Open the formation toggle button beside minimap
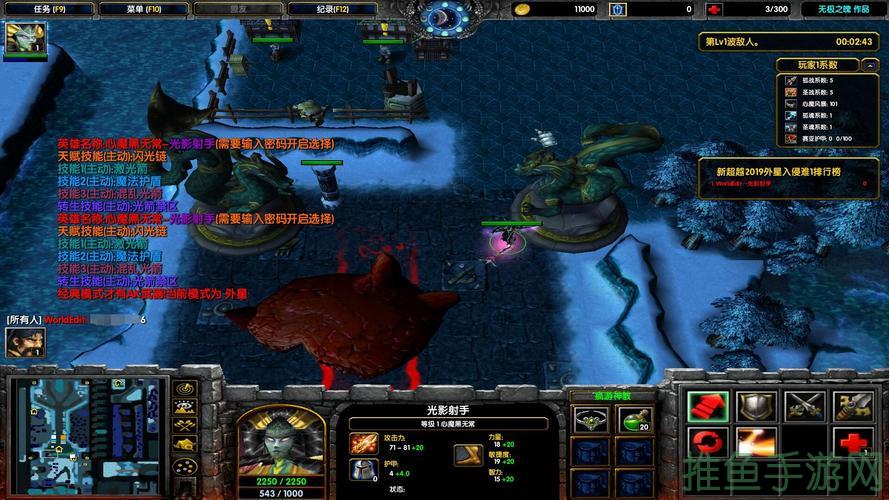The width and height of the screenshot is (889, 500). [x=184, y=466]
